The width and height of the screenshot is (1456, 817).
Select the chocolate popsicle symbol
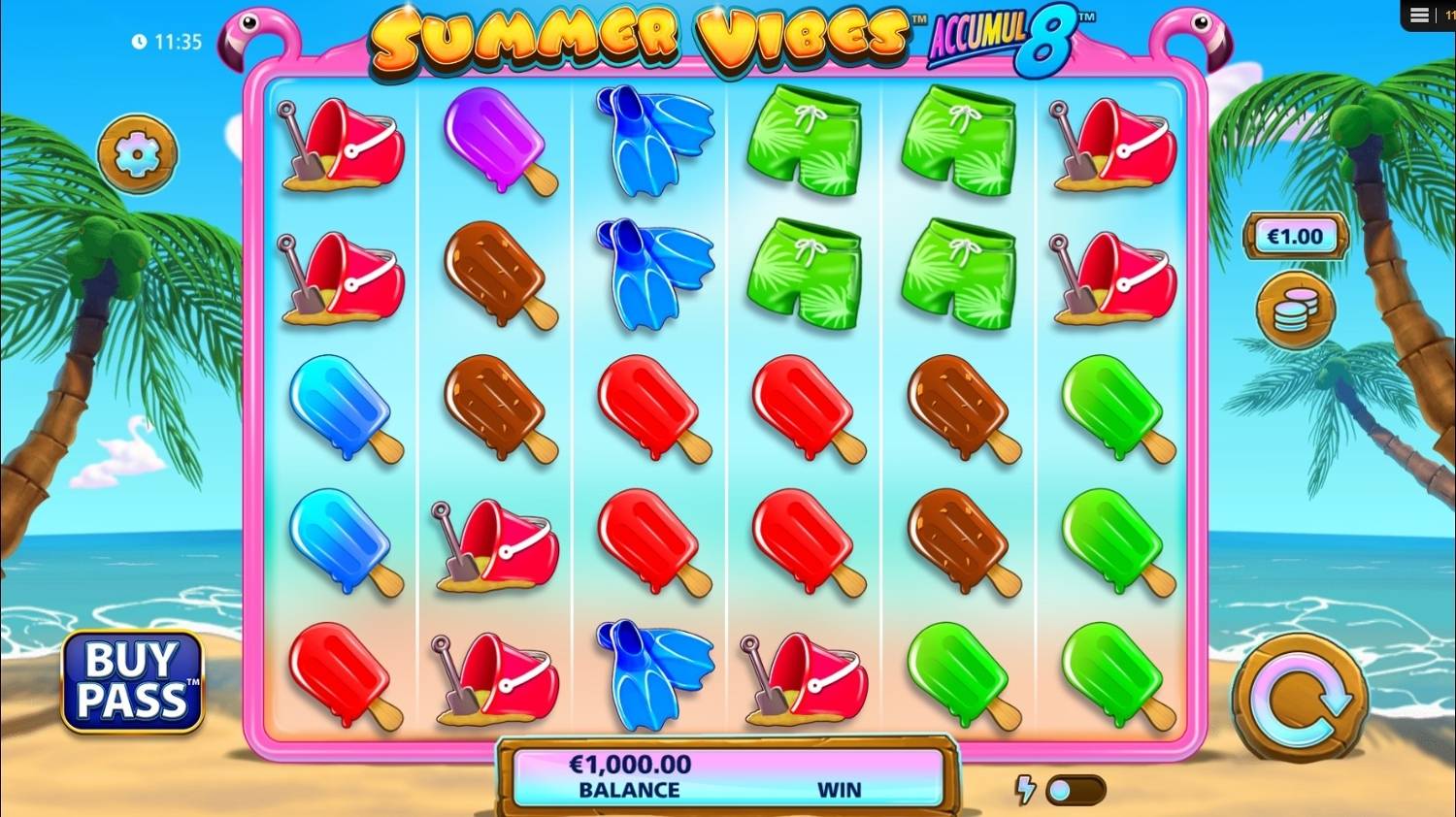pyautogui.click(x=495, y=277)
